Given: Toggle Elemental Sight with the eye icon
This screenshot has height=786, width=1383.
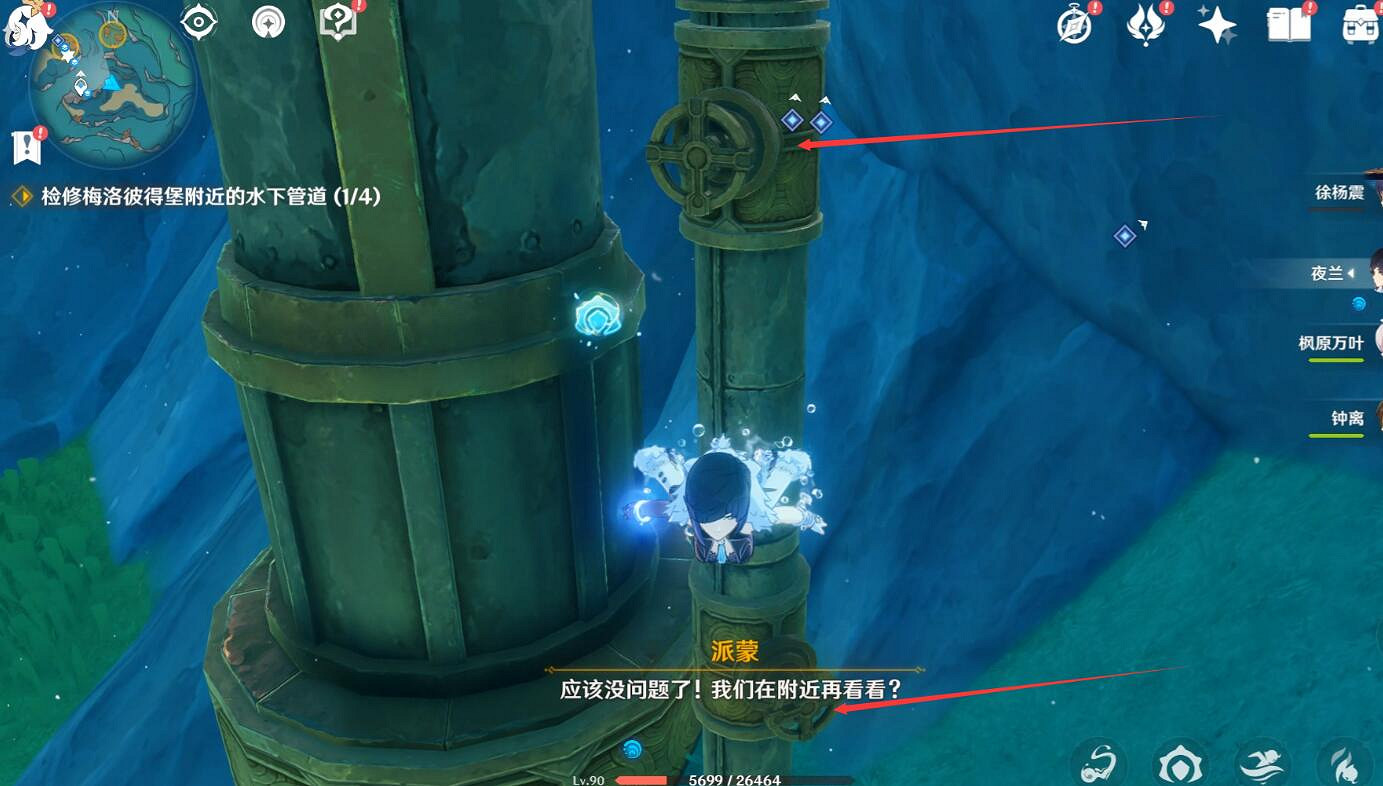Looking at the screenshot, I should pyautogui.click(x=197, y=20).
